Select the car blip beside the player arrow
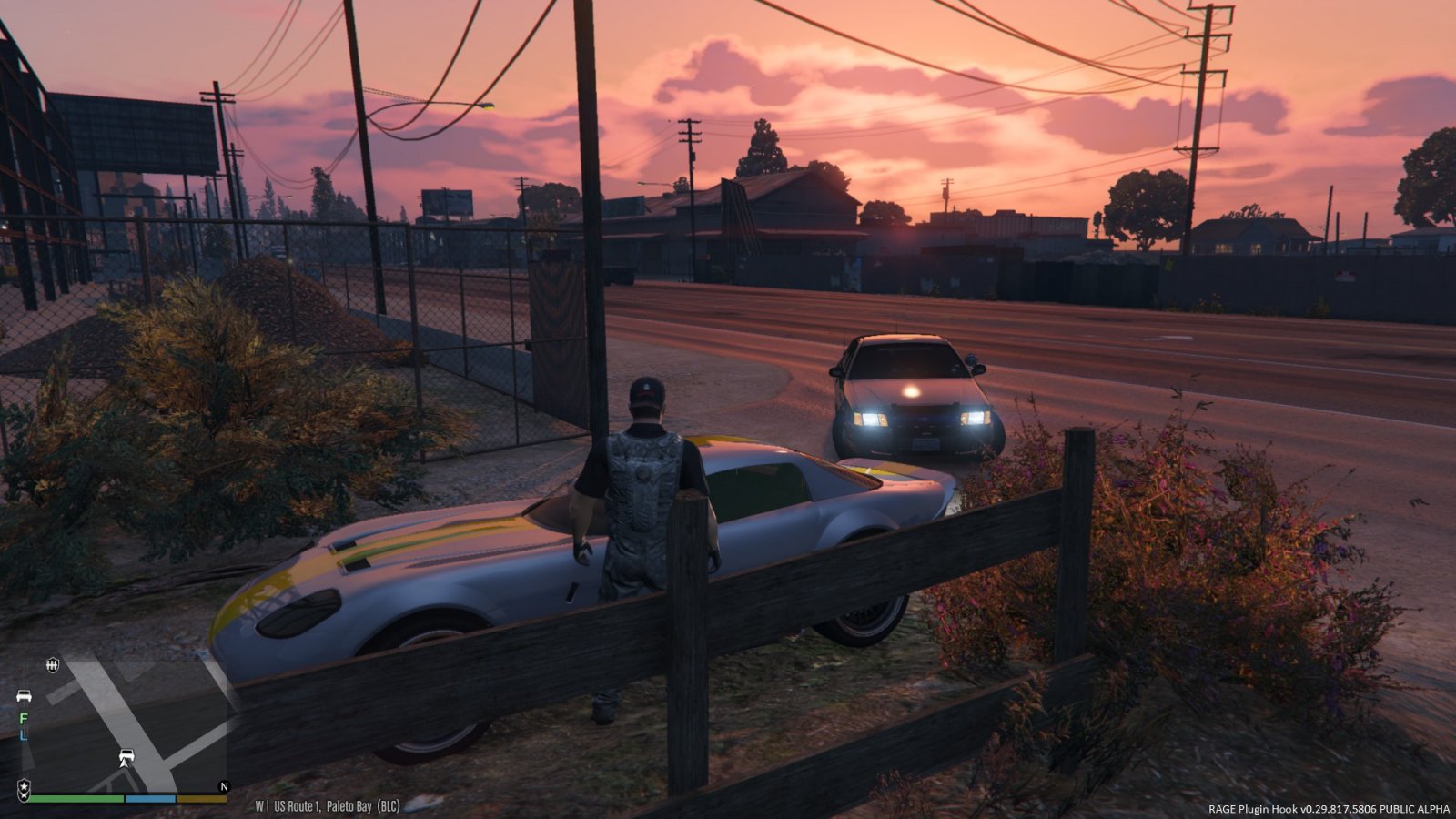 [126, 756]
